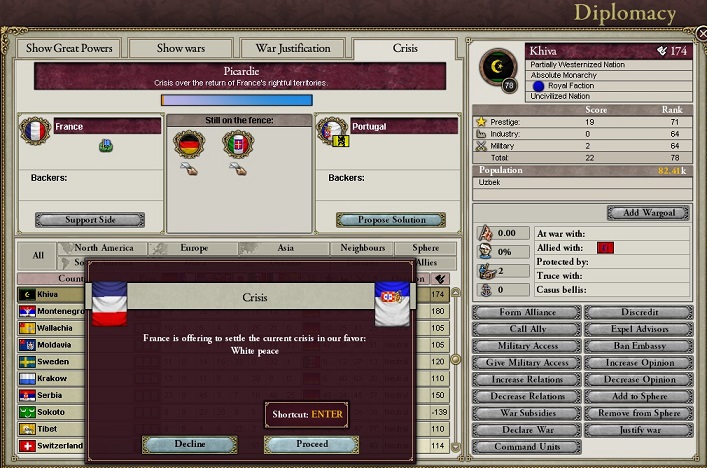This screenshot has height=468, width=707.
Task: Add Wargoal against Khiva
Action: [x=649, y=213]
